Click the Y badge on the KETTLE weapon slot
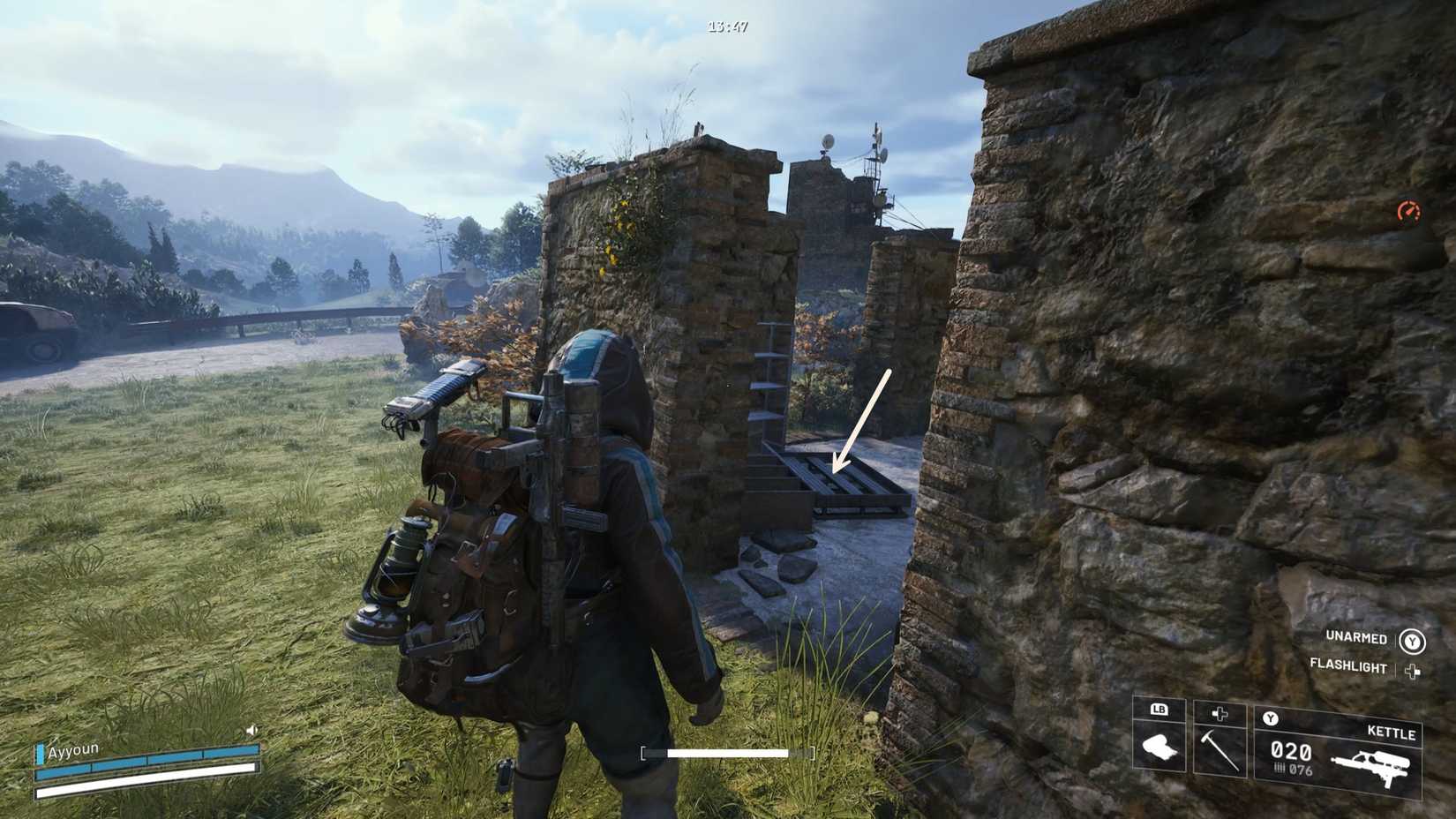Image resolution: width=1456 pixels, height=819 pixels. tap(1270, 718)
